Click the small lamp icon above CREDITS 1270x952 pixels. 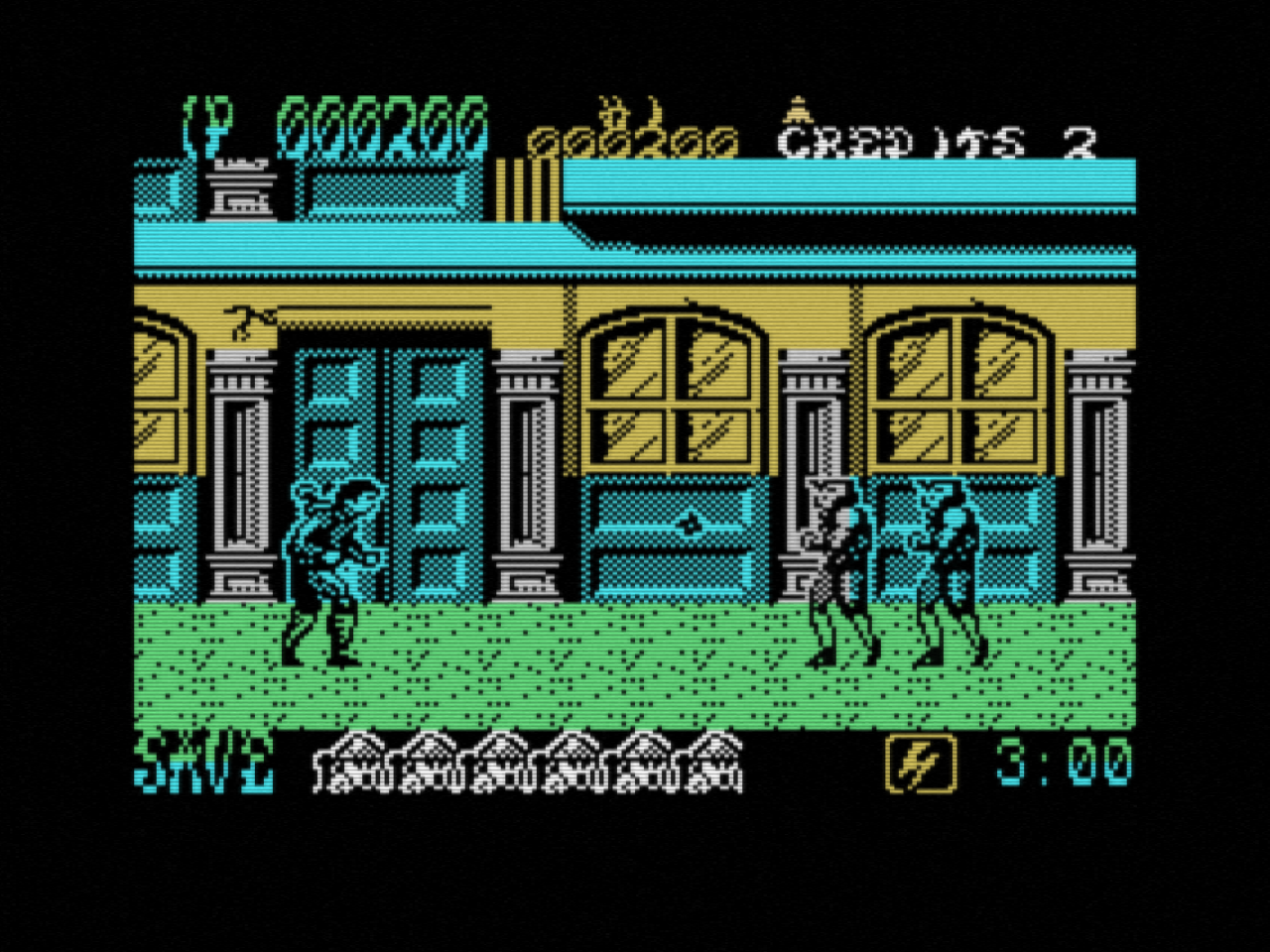(796, 111)
